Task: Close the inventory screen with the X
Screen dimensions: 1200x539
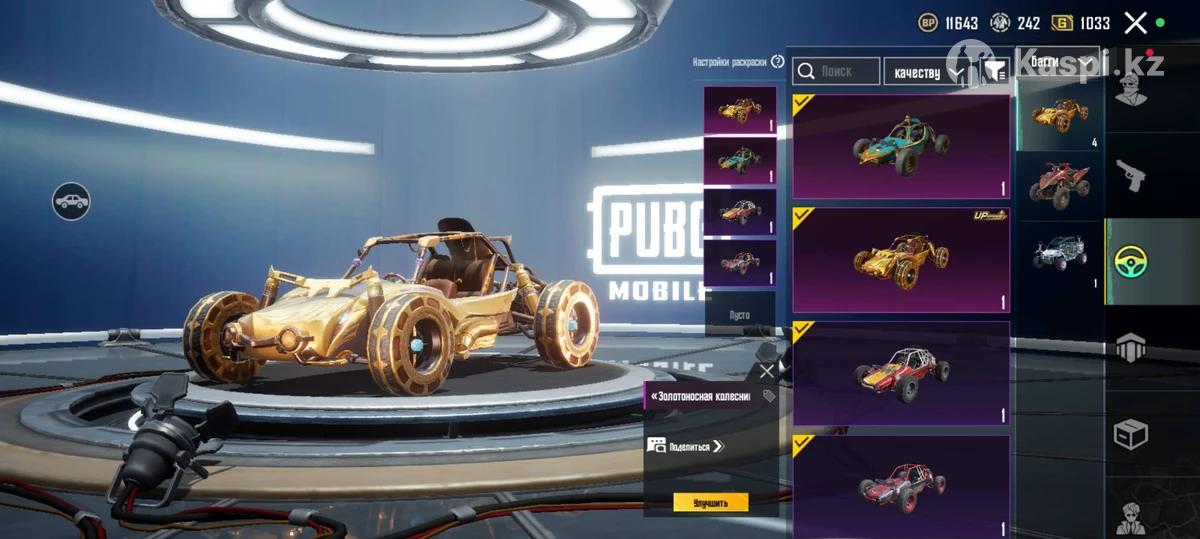Action: (x=1135, y=23)
